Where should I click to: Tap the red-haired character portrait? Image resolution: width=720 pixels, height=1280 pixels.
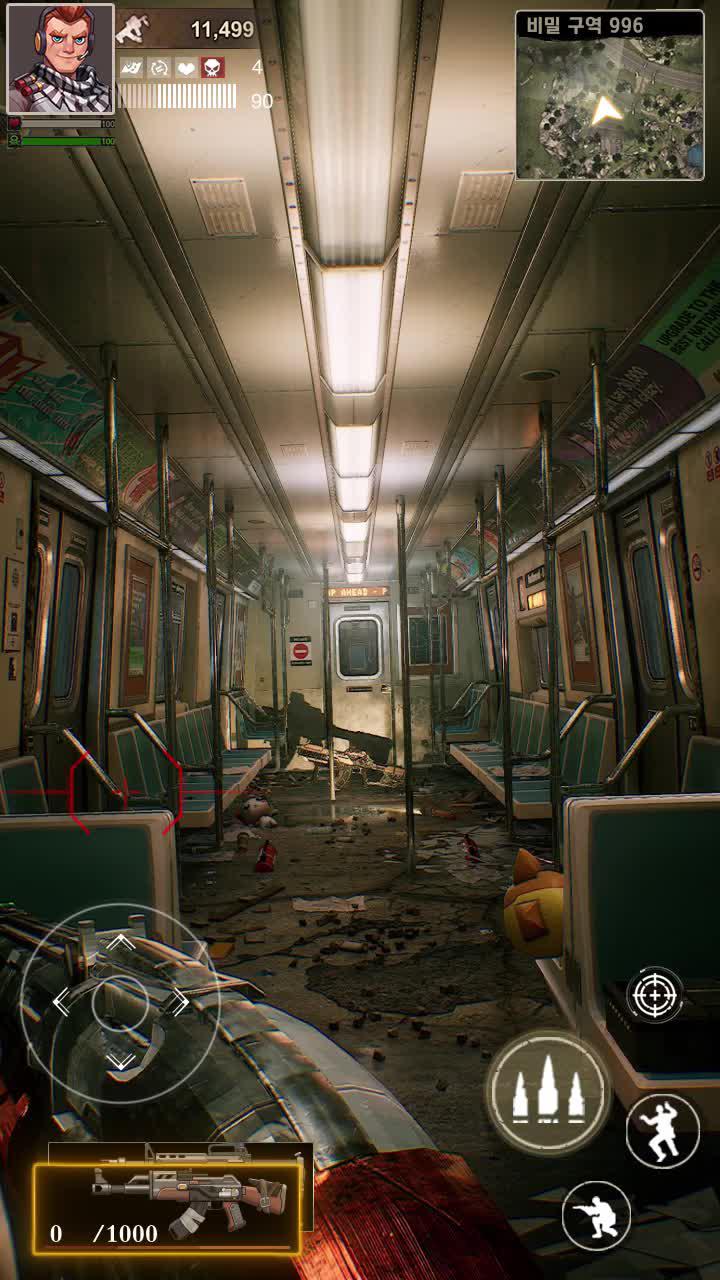pyautogui.click(x=60, y=59)
